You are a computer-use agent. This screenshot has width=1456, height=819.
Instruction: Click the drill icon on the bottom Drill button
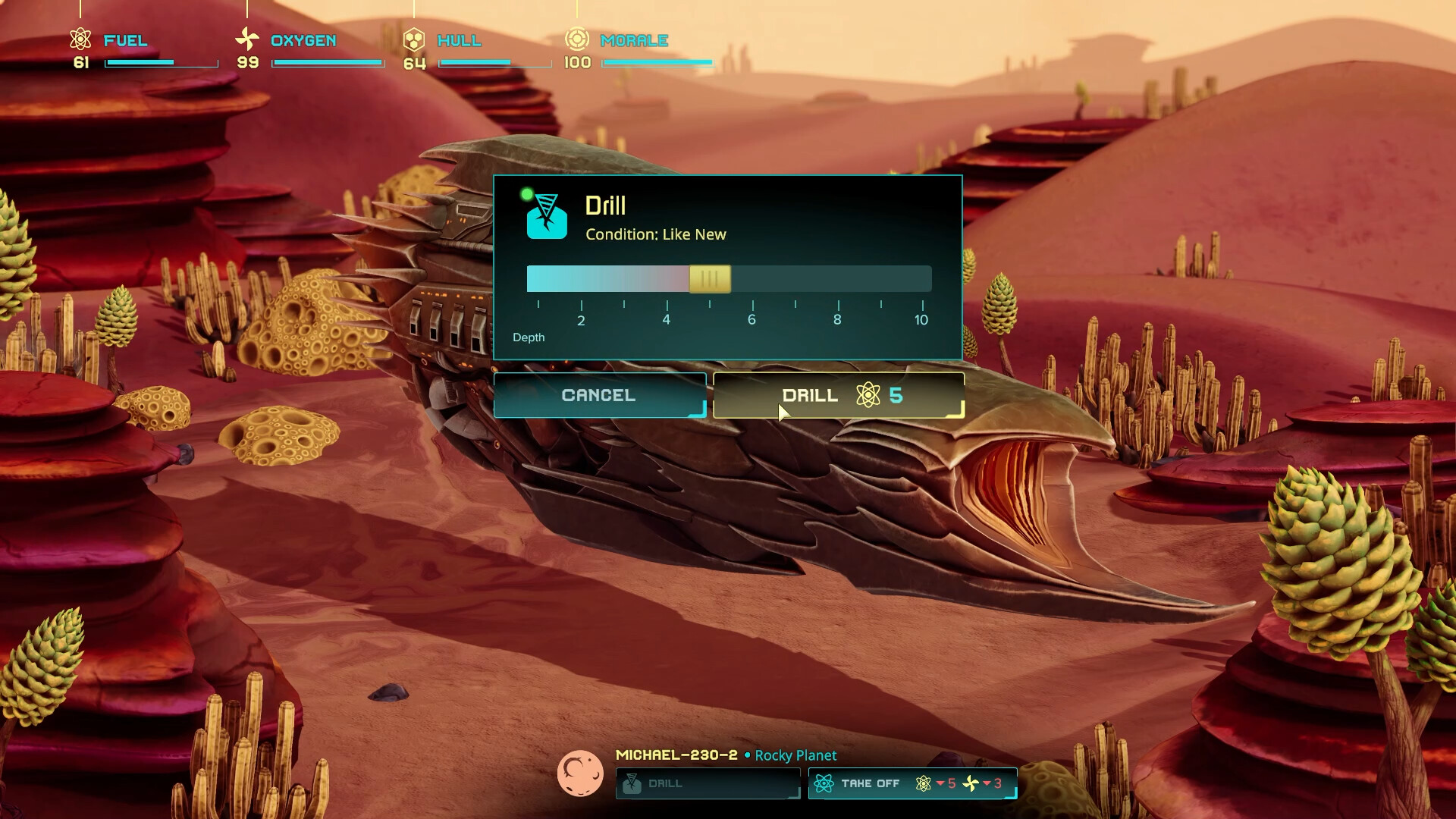click(632, 783)
